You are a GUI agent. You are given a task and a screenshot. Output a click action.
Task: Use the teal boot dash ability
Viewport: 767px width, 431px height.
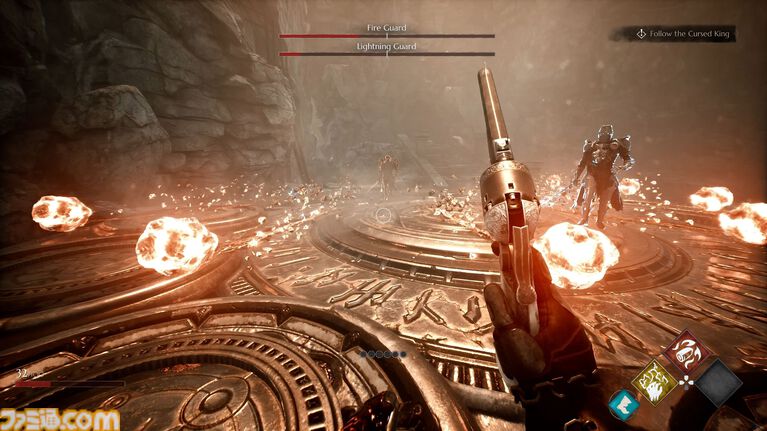click(x=624, y=403)
